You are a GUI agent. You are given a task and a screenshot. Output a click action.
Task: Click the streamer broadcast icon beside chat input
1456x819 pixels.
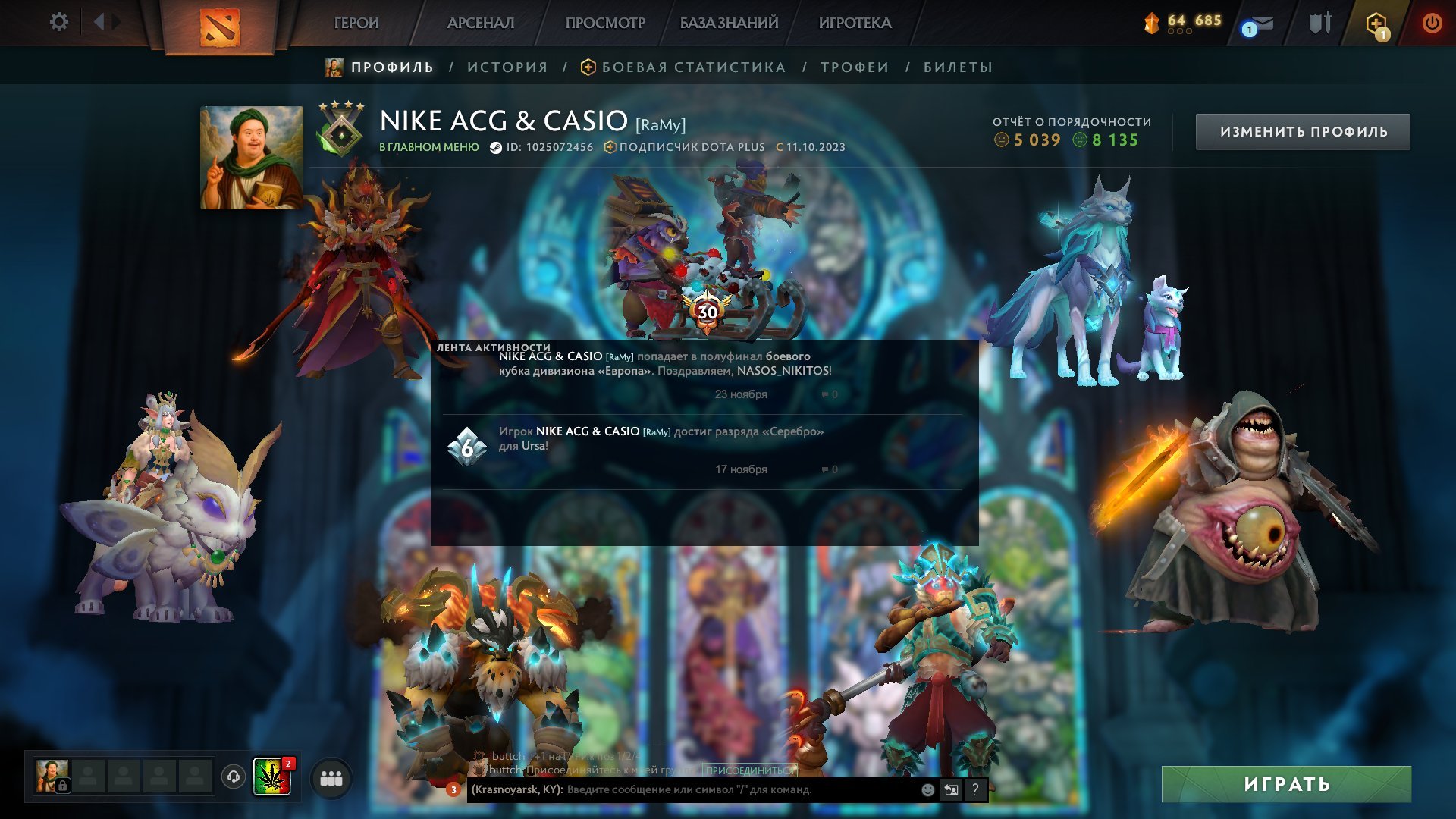pos(950,789)
